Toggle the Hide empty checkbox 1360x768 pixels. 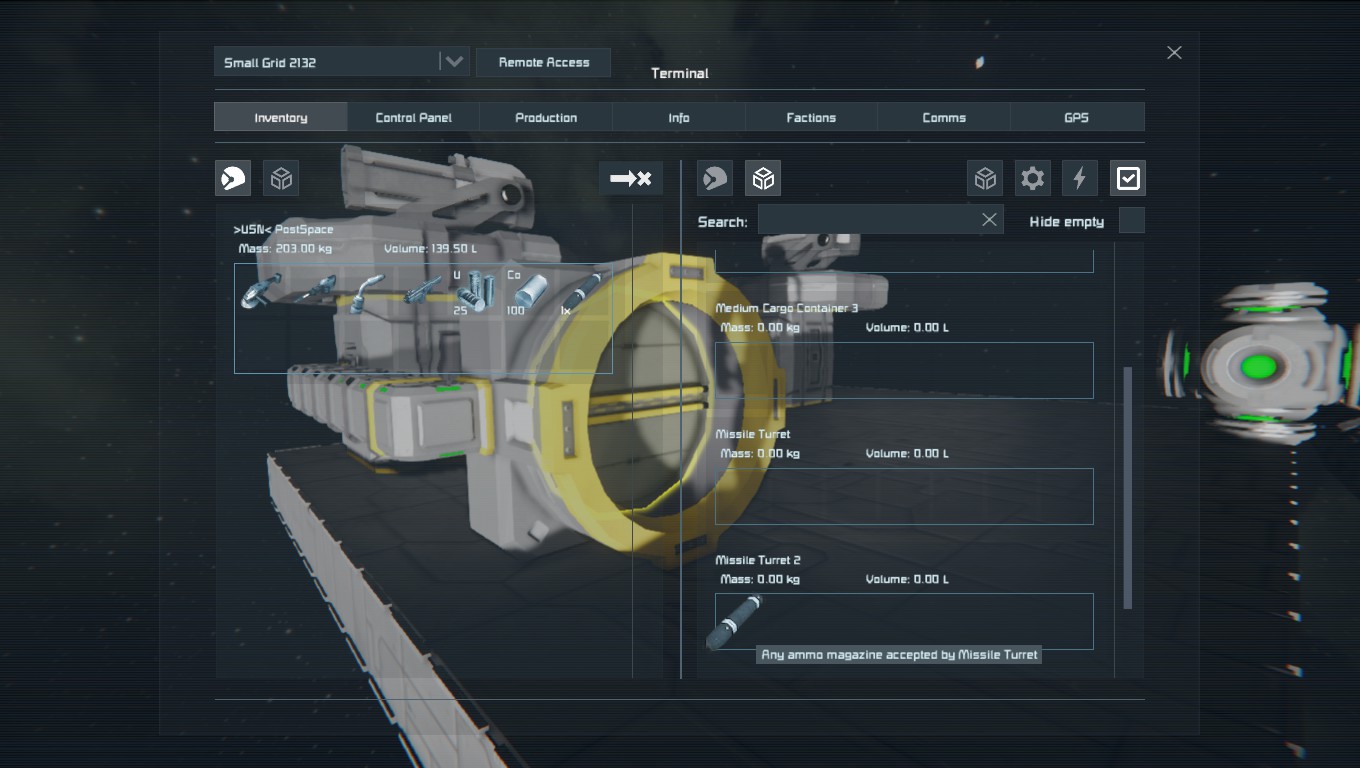[1131, 221]
